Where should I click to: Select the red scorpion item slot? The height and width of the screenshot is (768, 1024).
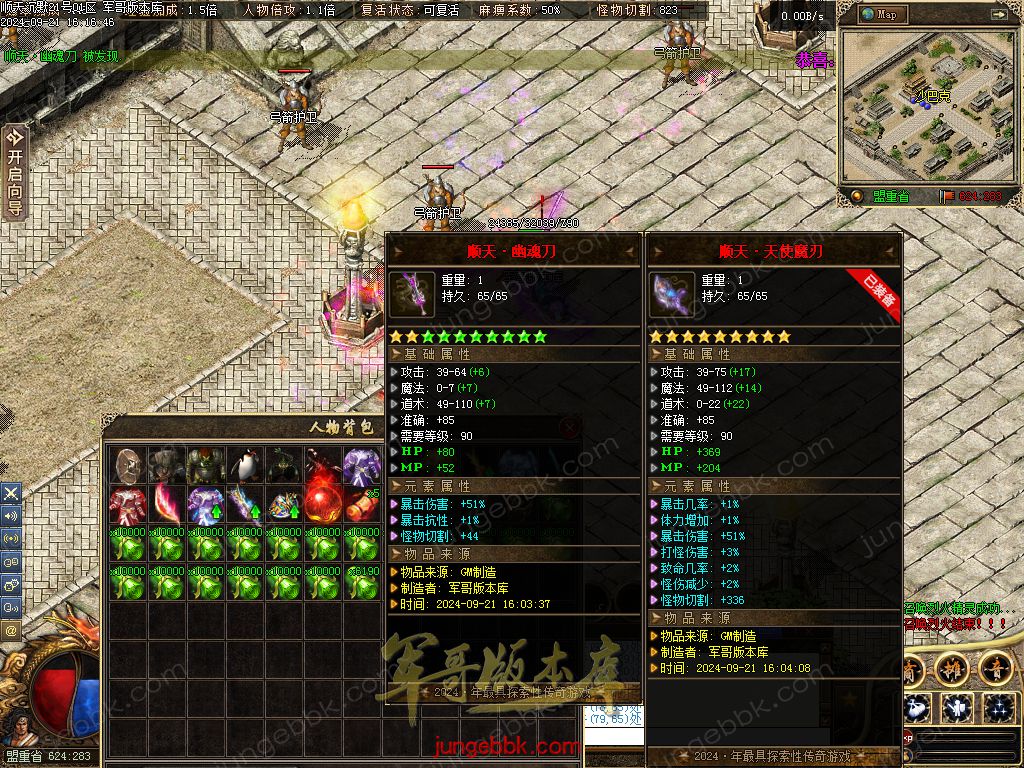click(322, 466)
